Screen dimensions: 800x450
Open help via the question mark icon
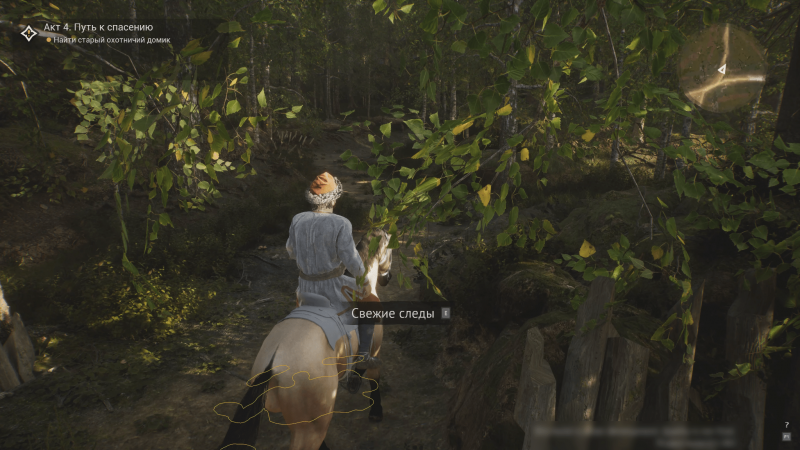pos(787,425)
